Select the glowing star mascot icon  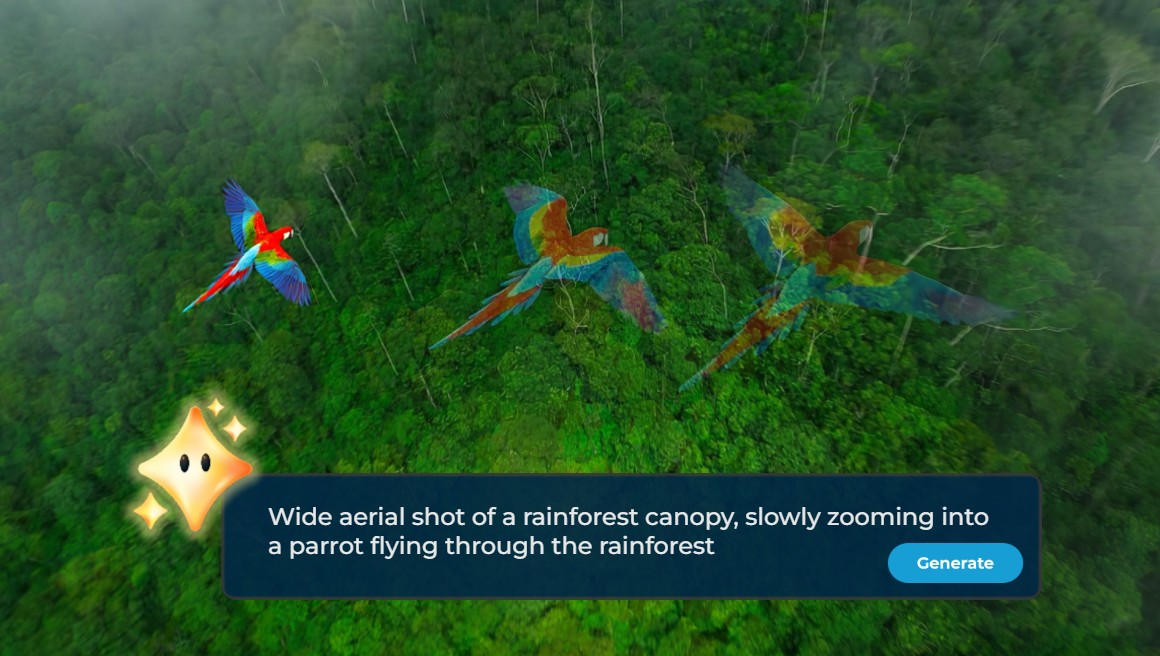(193, 466)
